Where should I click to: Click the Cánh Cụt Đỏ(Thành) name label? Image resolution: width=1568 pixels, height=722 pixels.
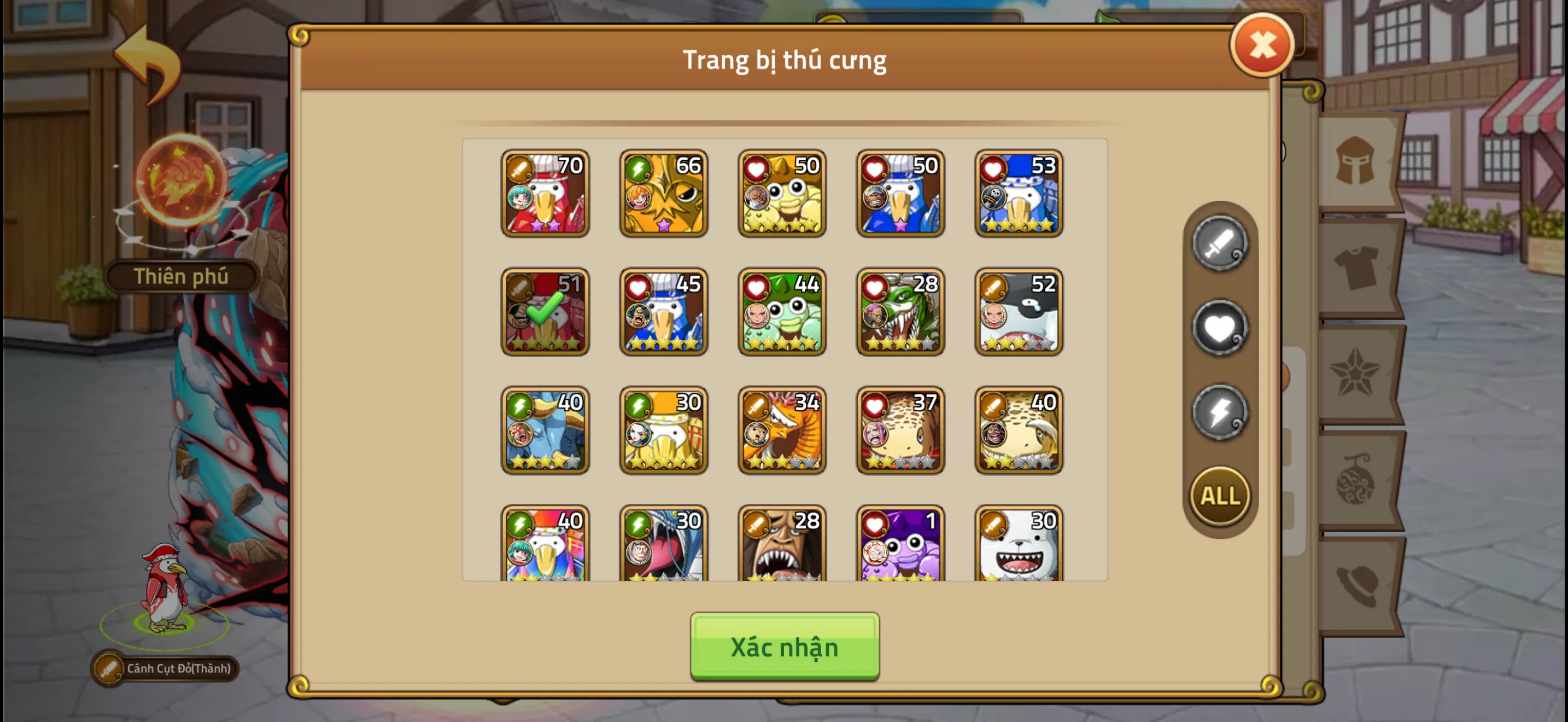click(x=176, y=668)
